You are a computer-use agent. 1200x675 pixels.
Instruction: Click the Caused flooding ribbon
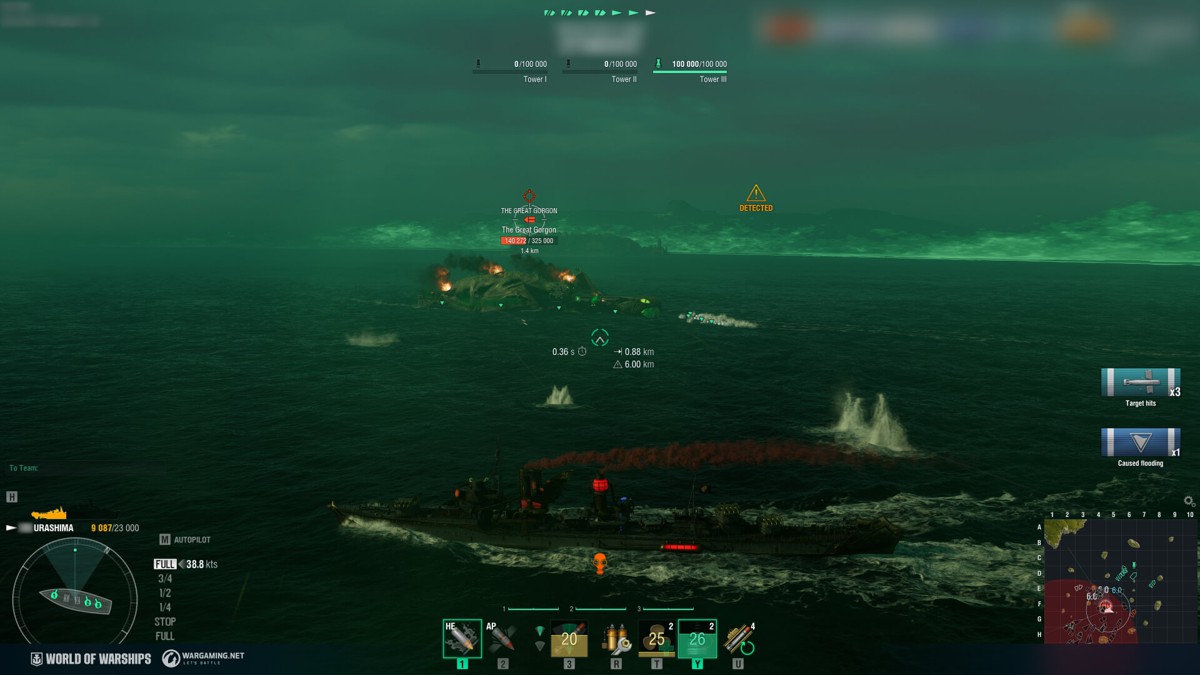pyautogui.click(x=1140, y=443)
